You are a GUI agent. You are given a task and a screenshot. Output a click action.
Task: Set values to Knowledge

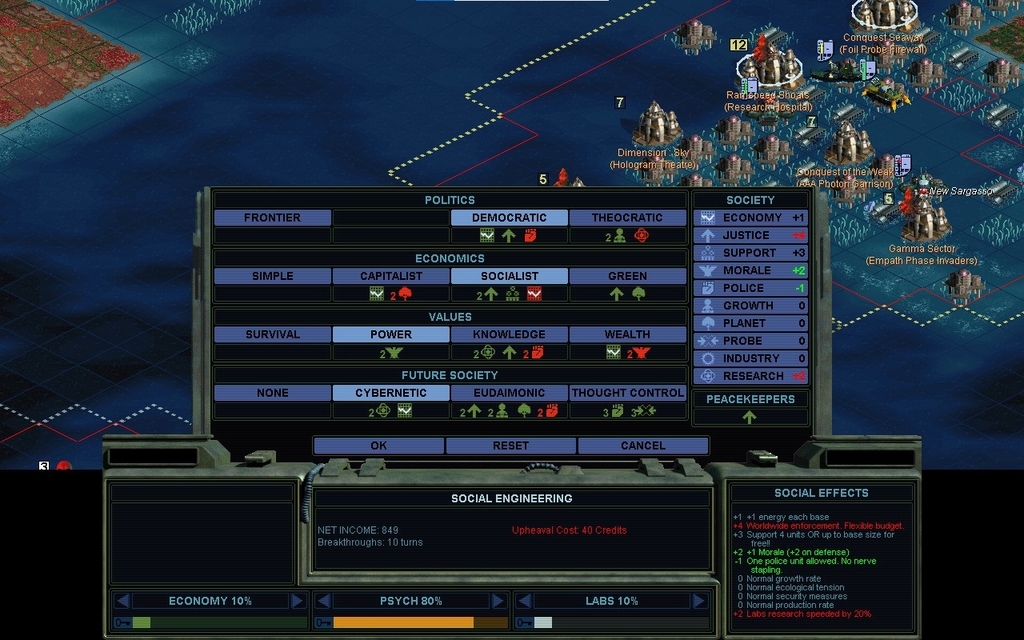[509, 335]
